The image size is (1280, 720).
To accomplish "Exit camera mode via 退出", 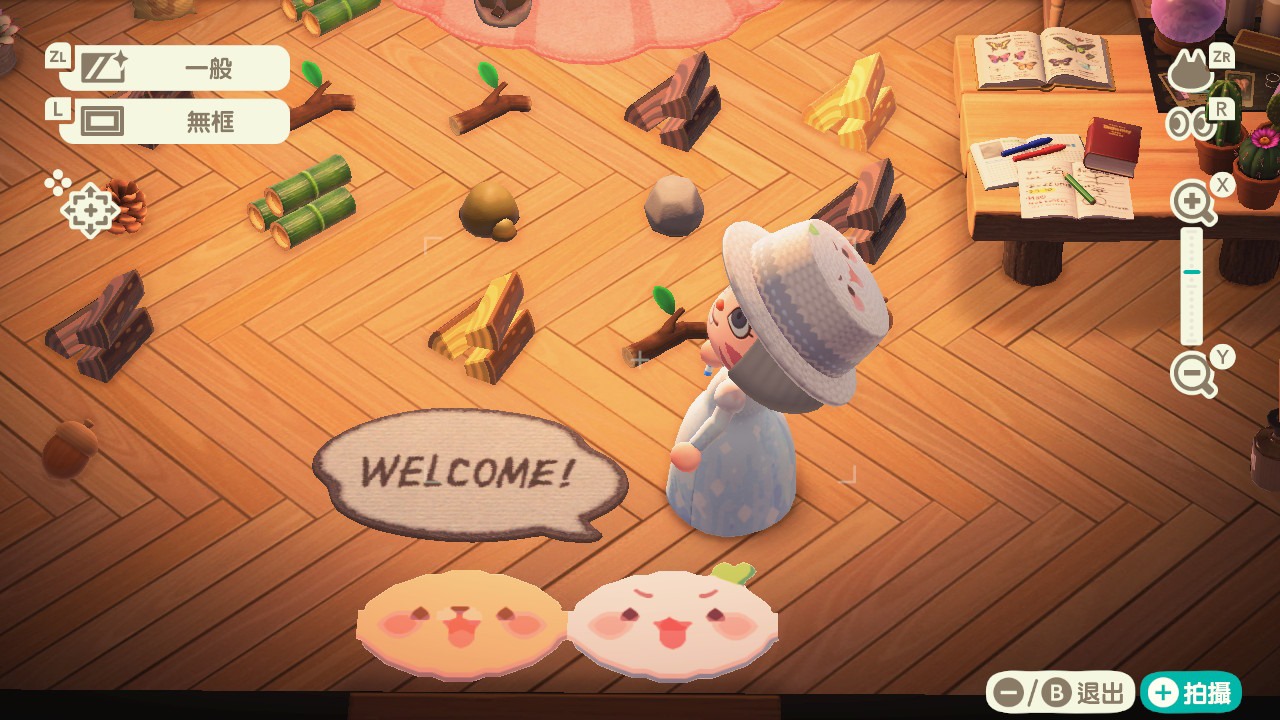I will 1061,692.
